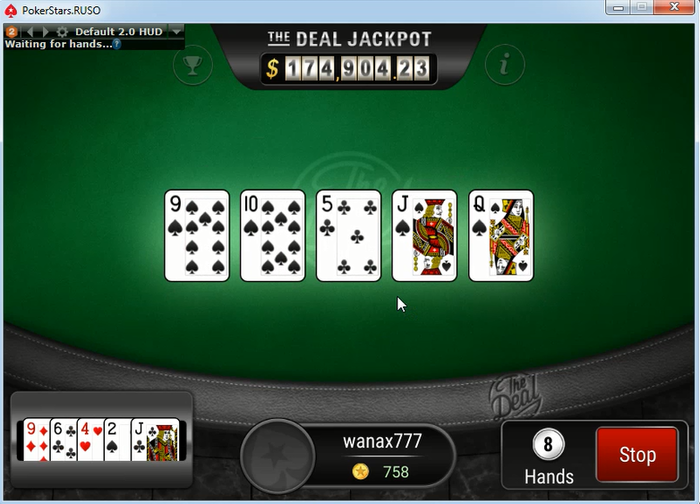
Task: Minimize the PokerStars window
Action: pyautogui.click(x=615, y=8)
